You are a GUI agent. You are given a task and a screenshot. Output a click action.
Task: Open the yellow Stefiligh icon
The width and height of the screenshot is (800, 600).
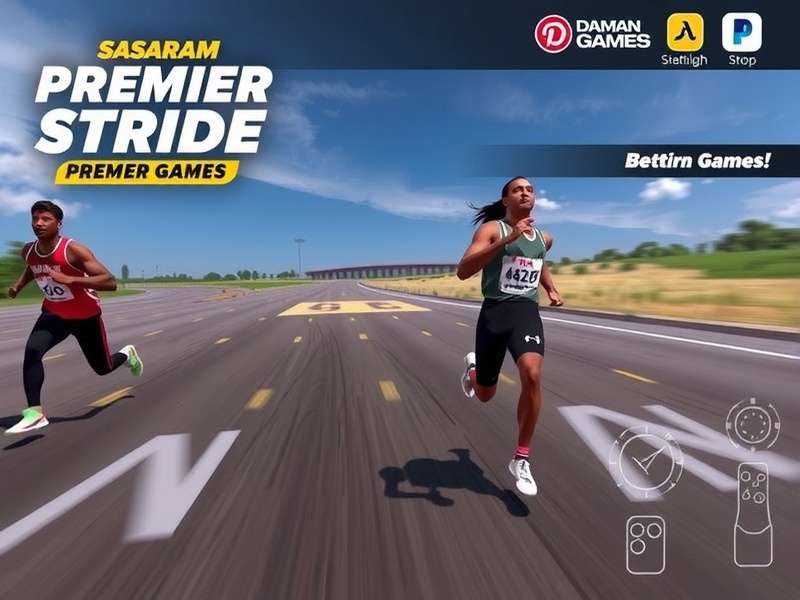685,32
